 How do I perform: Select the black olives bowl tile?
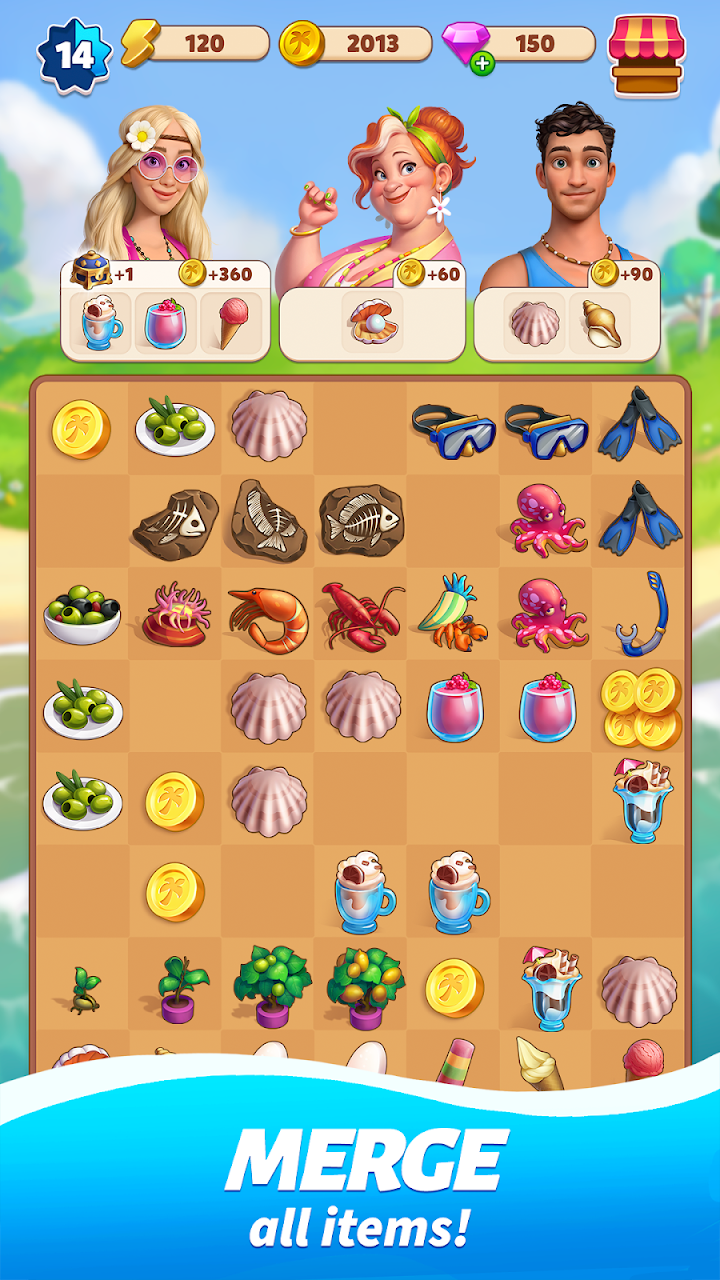(x=82, y=612)
